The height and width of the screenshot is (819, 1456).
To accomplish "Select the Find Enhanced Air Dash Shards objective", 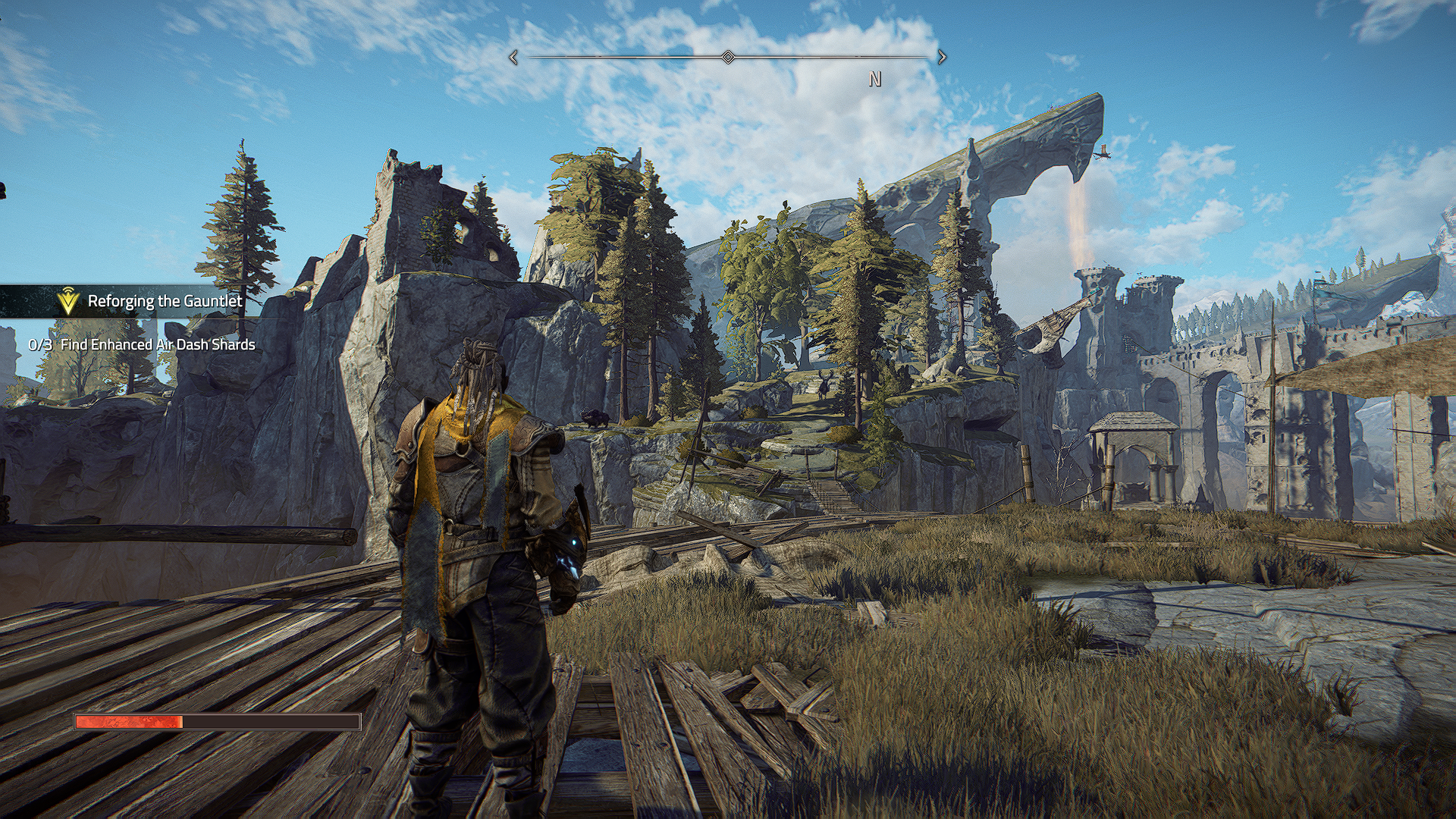I will coord(157,345).
